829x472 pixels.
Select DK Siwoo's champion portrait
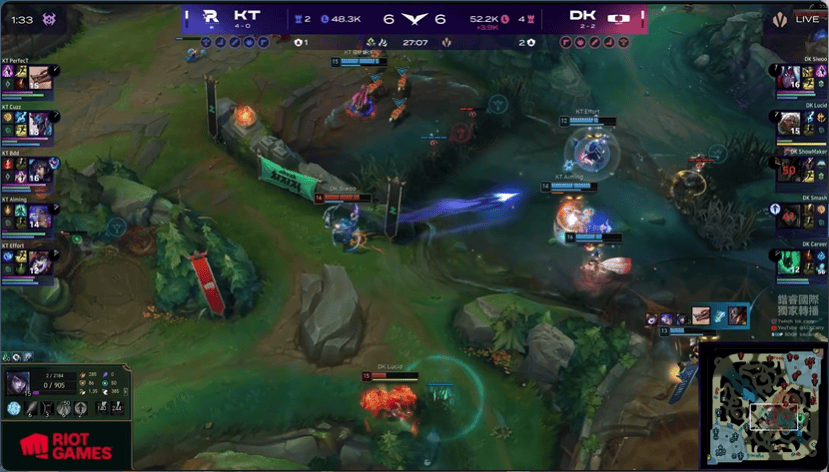tap(789, 78)
